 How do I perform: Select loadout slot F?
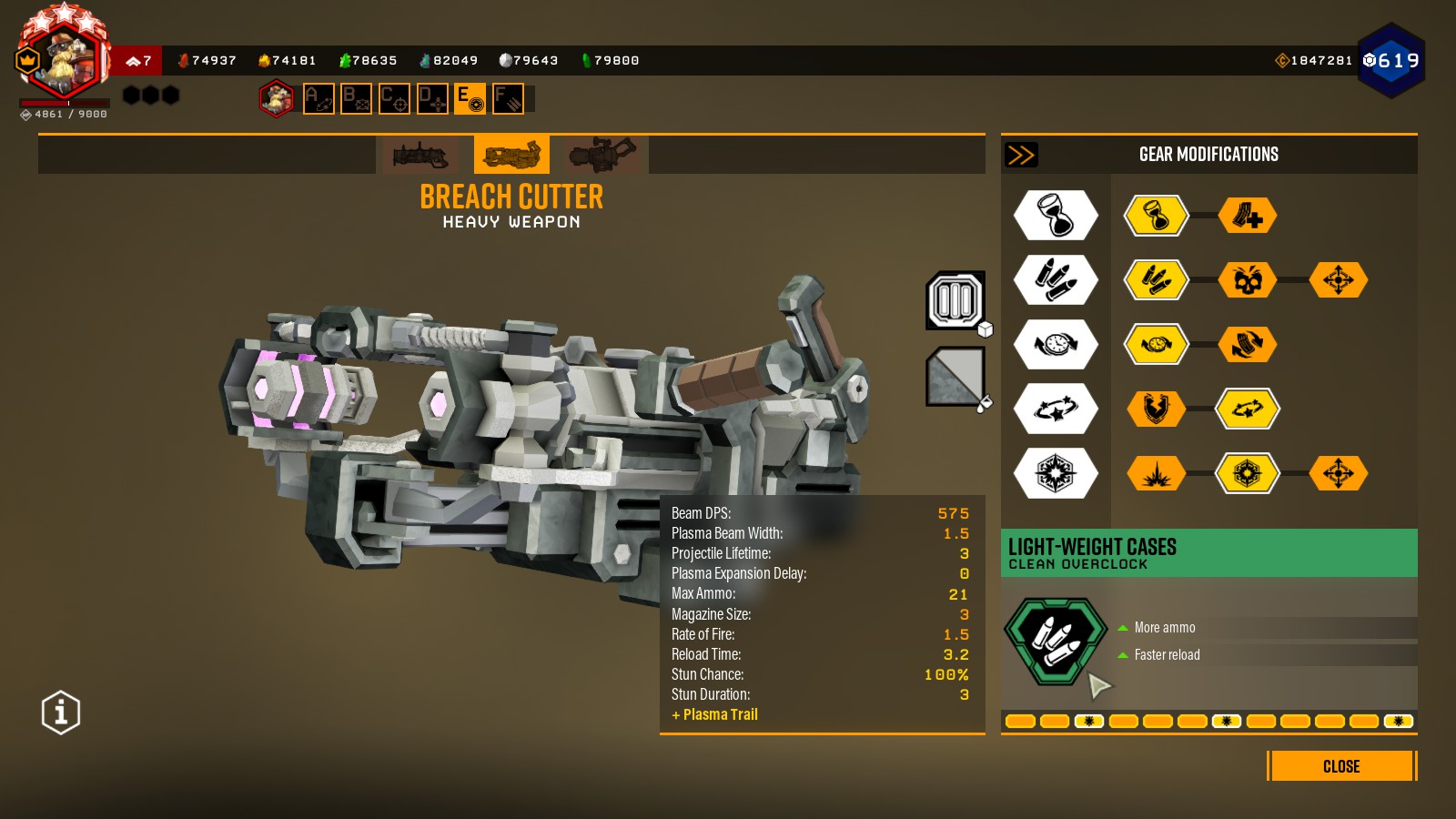coord(508,98)
